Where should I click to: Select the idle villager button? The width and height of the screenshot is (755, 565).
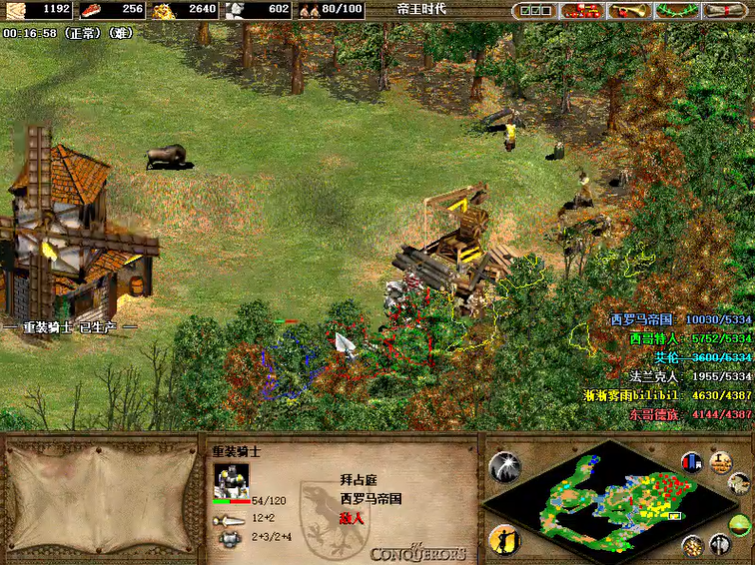(x=505, y=540)
